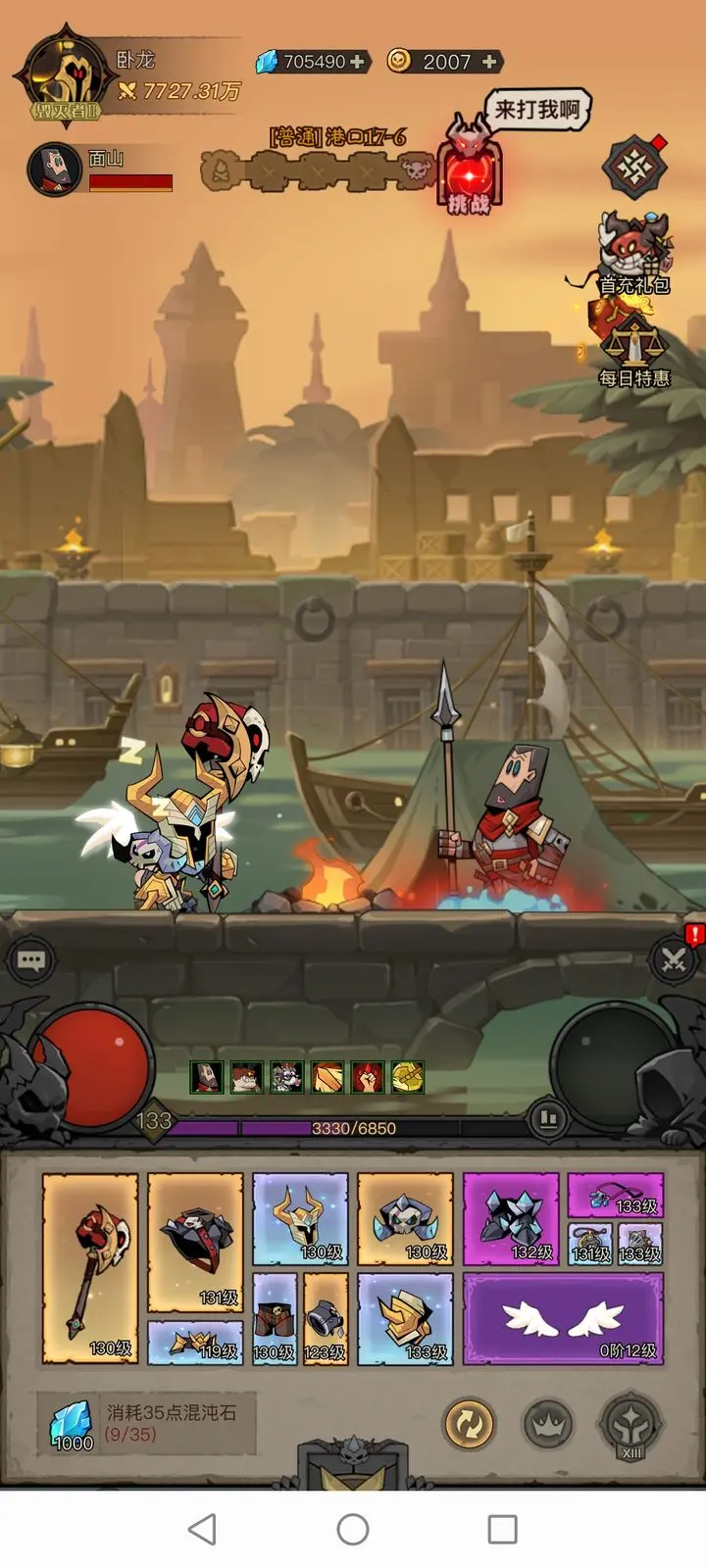706x1568 pixels.
Task: Add more blue gems with the plus button
Action: [358, 62]
